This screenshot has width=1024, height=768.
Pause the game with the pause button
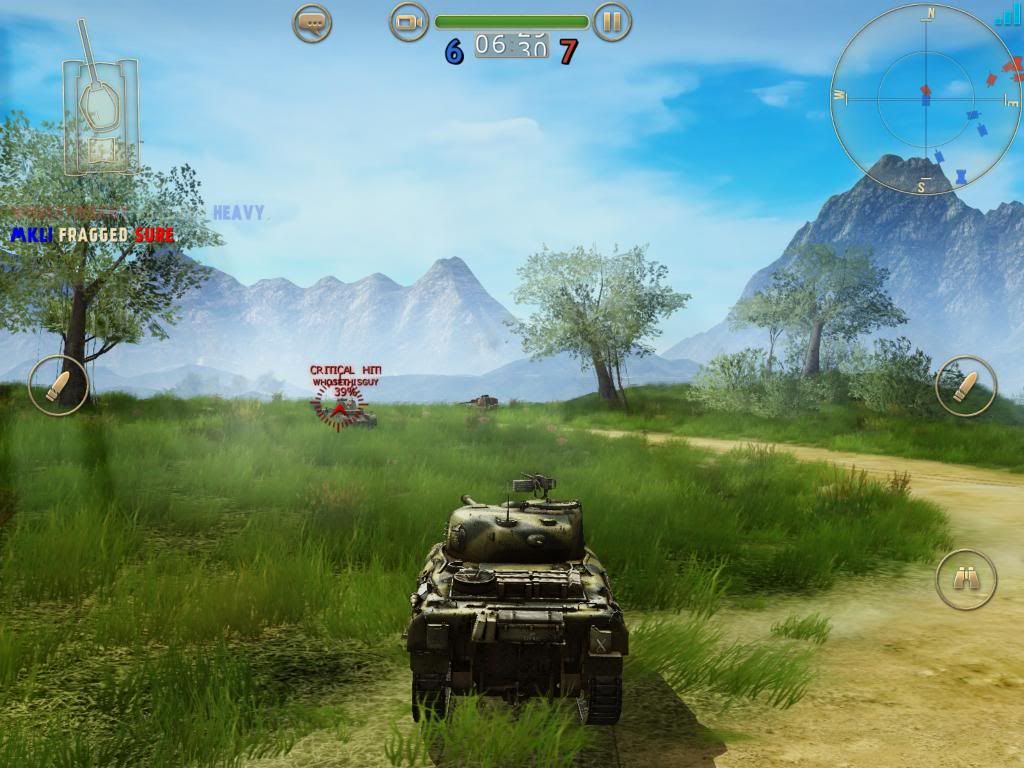pyautogui.click(x=612, y=22)
